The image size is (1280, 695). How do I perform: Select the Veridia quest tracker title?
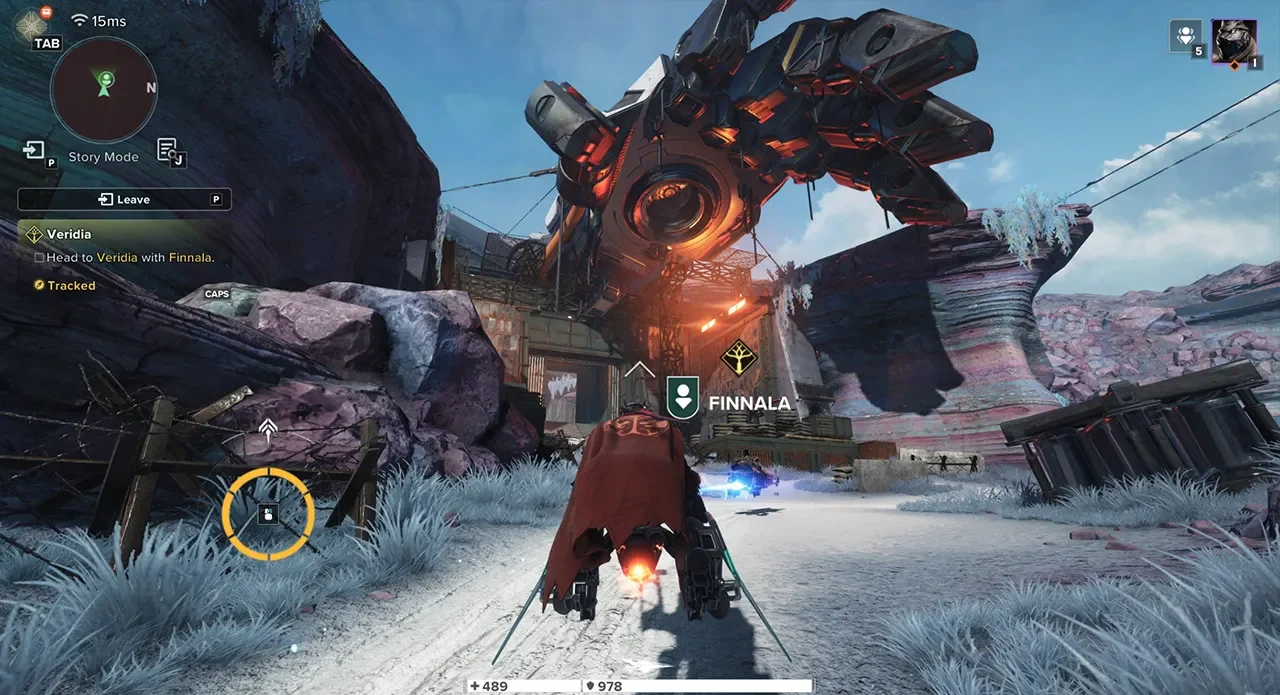point(69,234)
